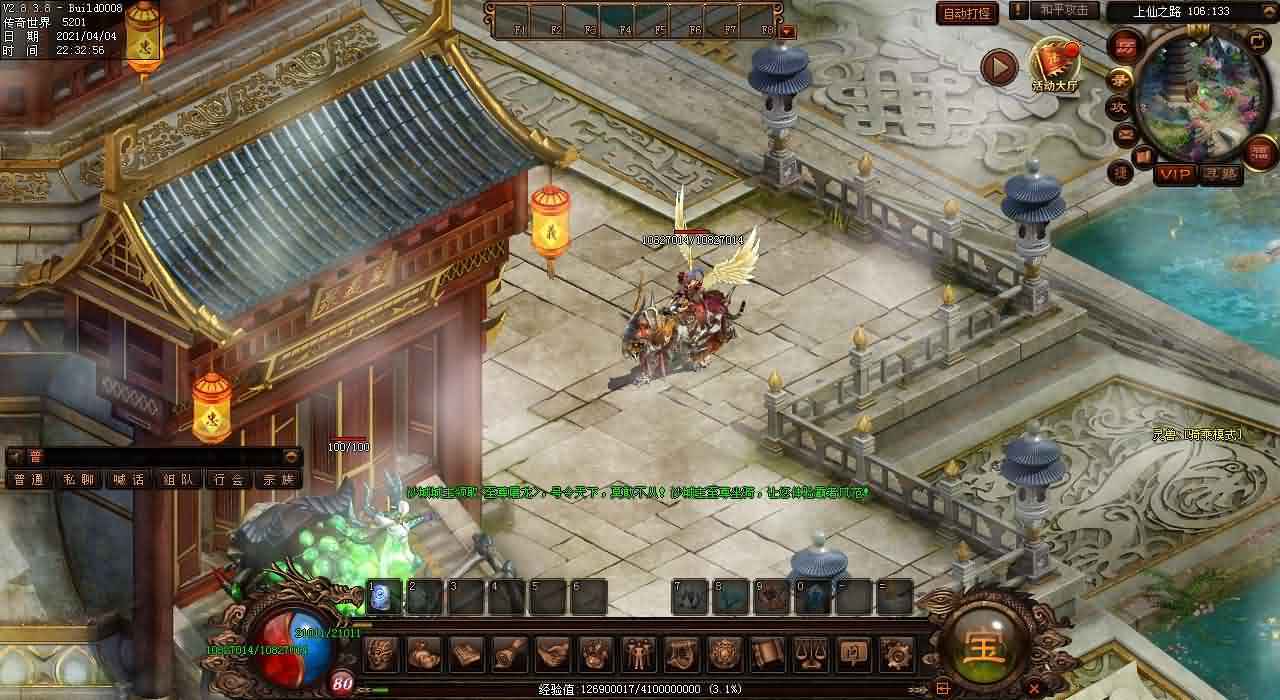Select the 组队 team chat tab
Viewport: 1280px width, 700px height.
[x=179, y=480]
